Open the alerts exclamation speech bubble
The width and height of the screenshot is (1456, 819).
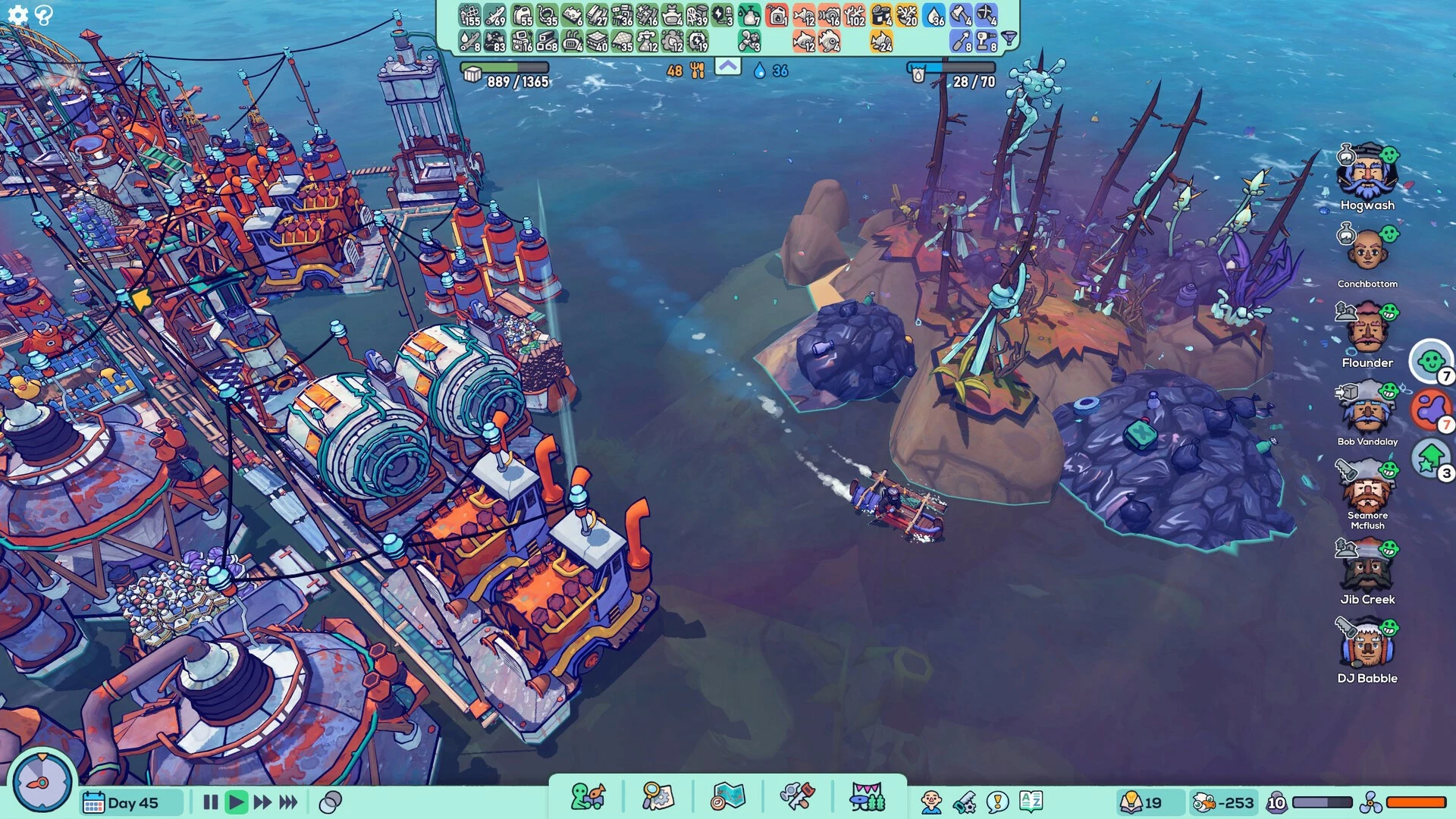[x=998, y=802]
